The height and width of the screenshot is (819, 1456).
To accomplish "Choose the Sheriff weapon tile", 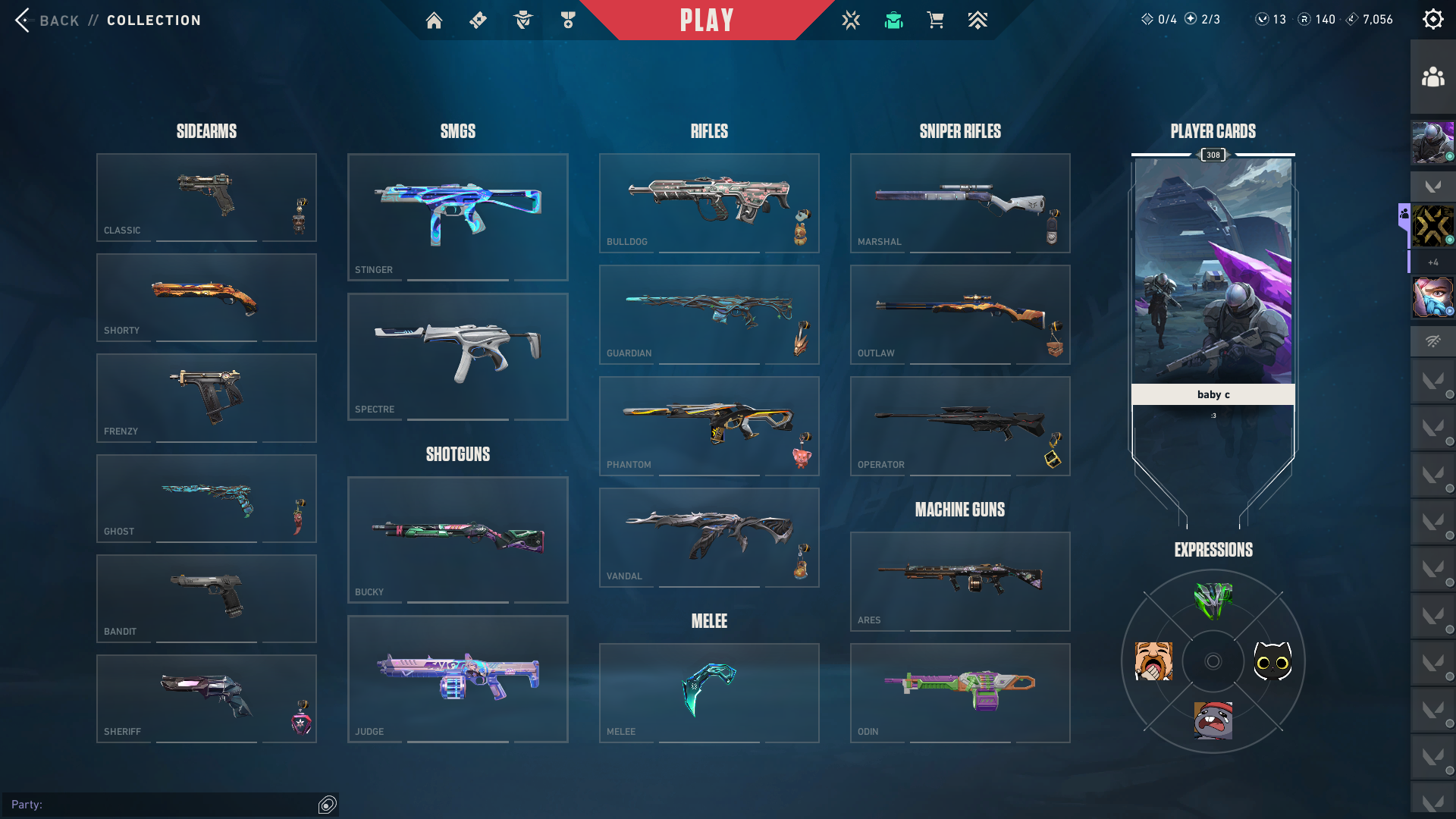I will (206, 698).
